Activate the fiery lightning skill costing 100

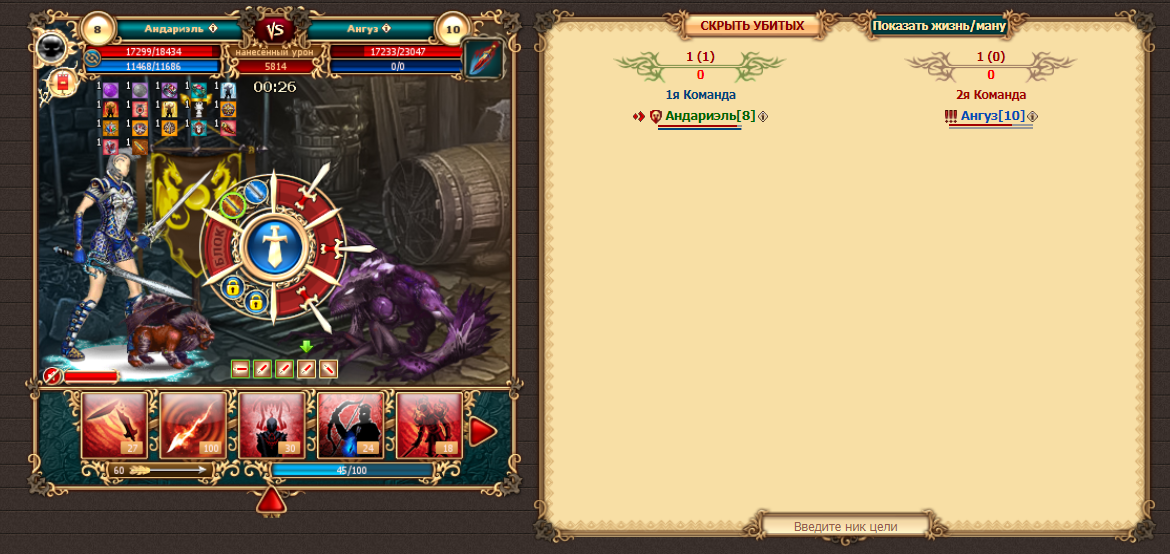tap(193, 424)
